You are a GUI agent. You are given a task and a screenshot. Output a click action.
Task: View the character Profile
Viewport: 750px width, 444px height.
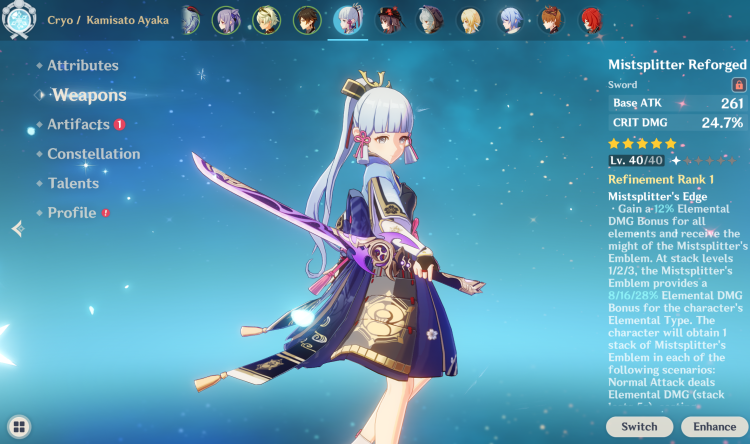[72, 213]
